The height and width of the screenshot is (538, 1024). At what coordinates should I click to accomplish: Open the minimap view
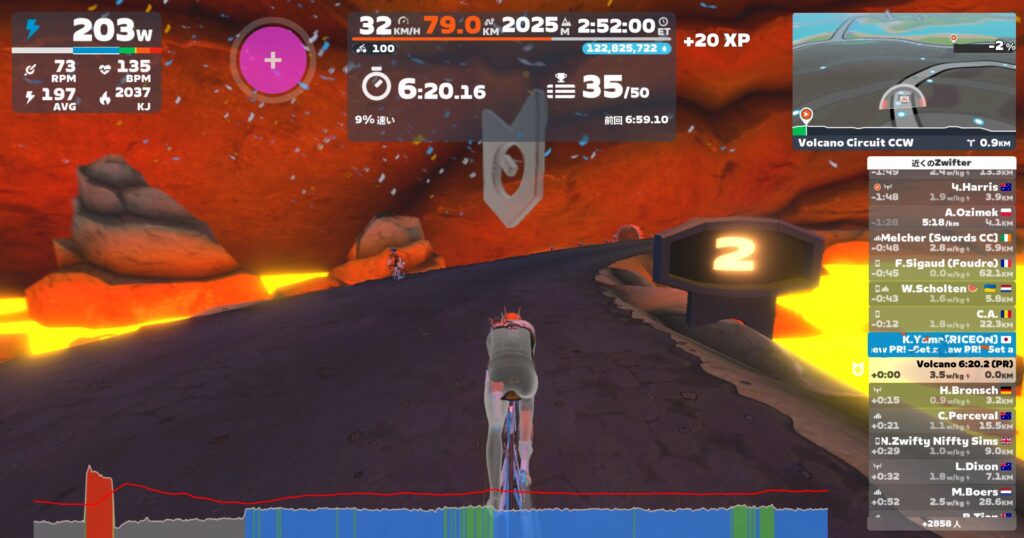[x=903, y=74]
